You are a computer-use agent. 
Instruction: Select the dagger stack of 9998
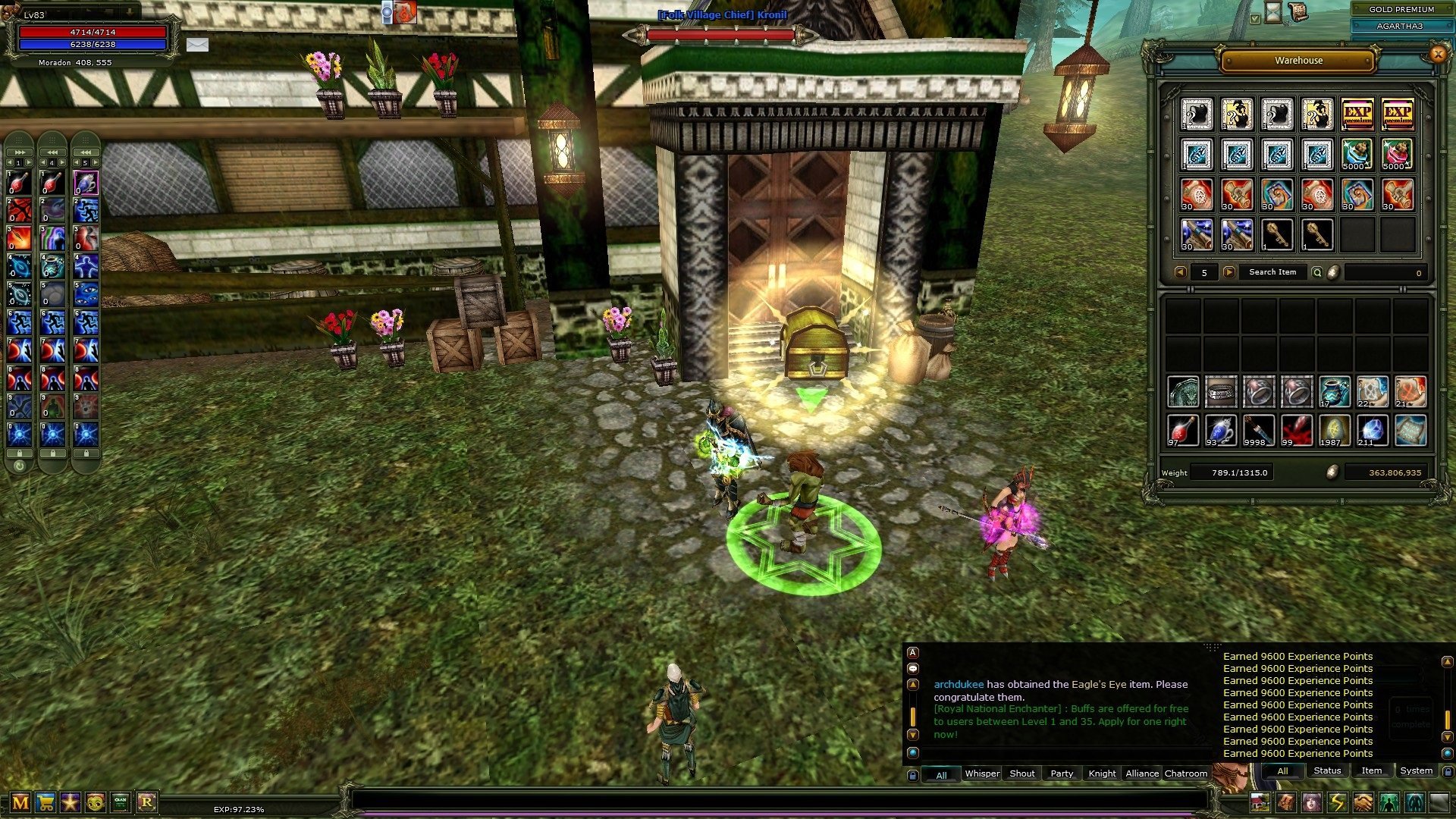(1259, 430)
